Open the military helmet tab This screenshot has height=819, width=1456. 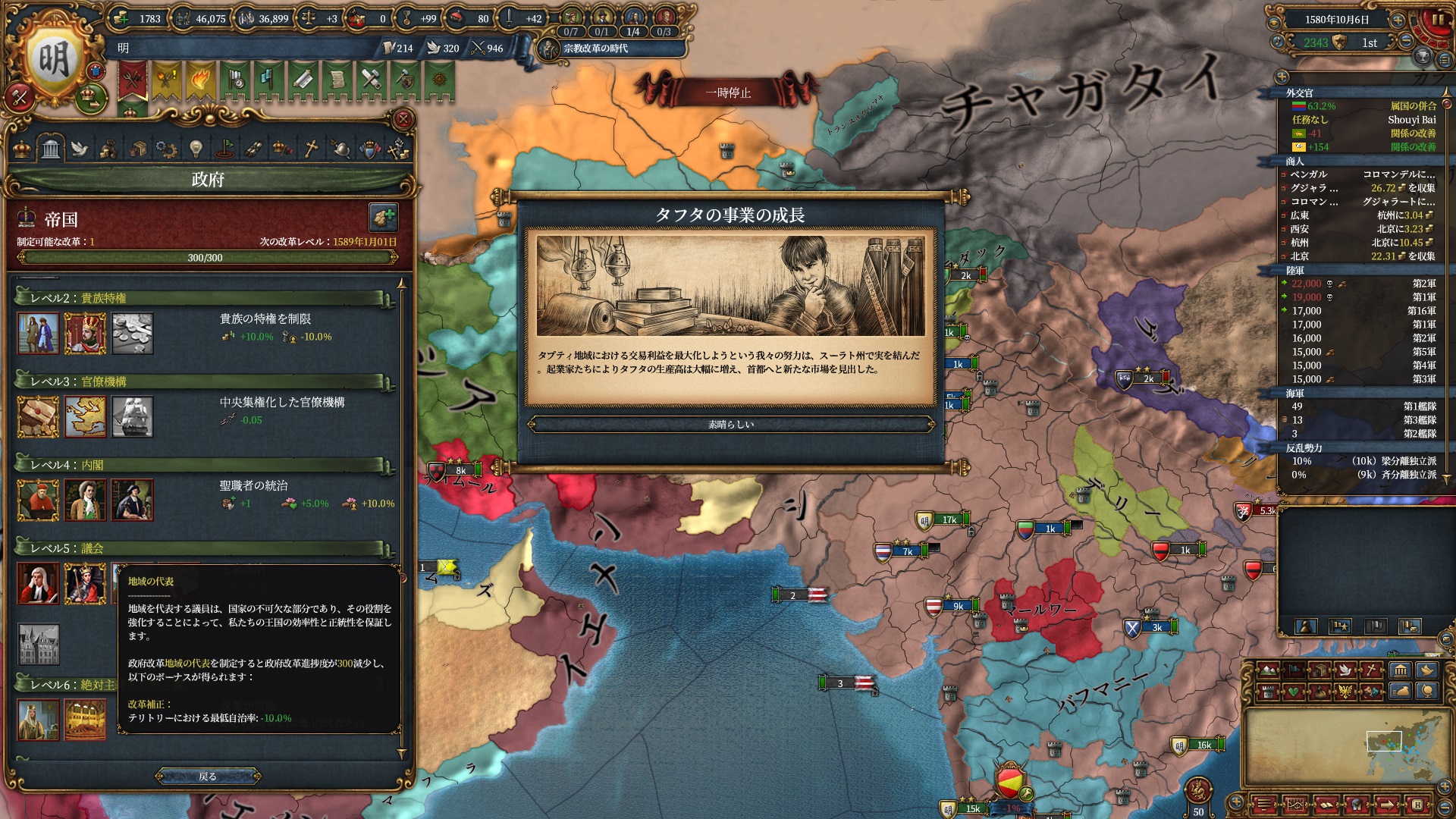(x=340, y=149)
